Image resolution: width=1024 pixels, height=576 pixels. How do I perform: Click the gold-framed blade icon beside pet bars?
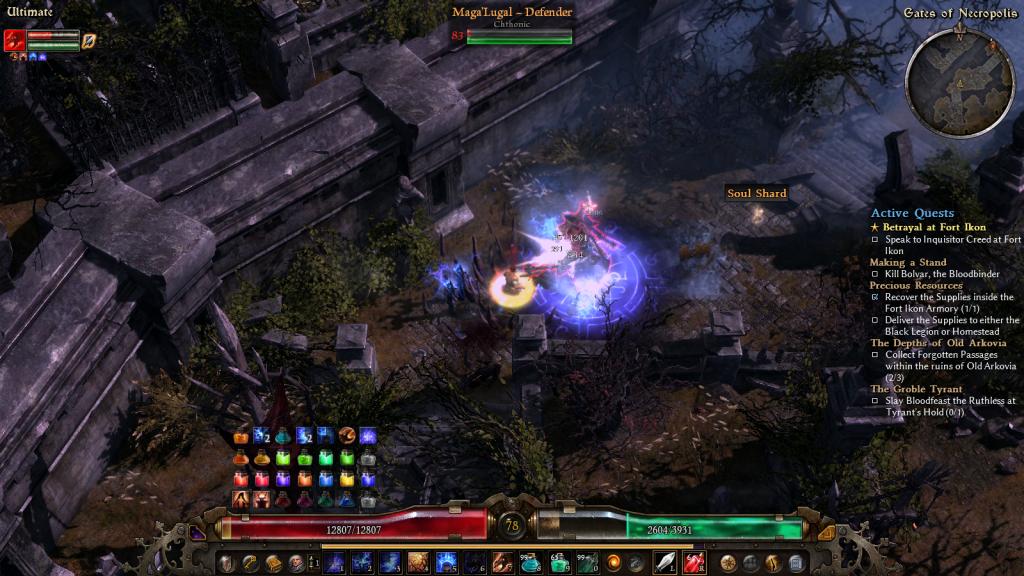tap(88, 40)
